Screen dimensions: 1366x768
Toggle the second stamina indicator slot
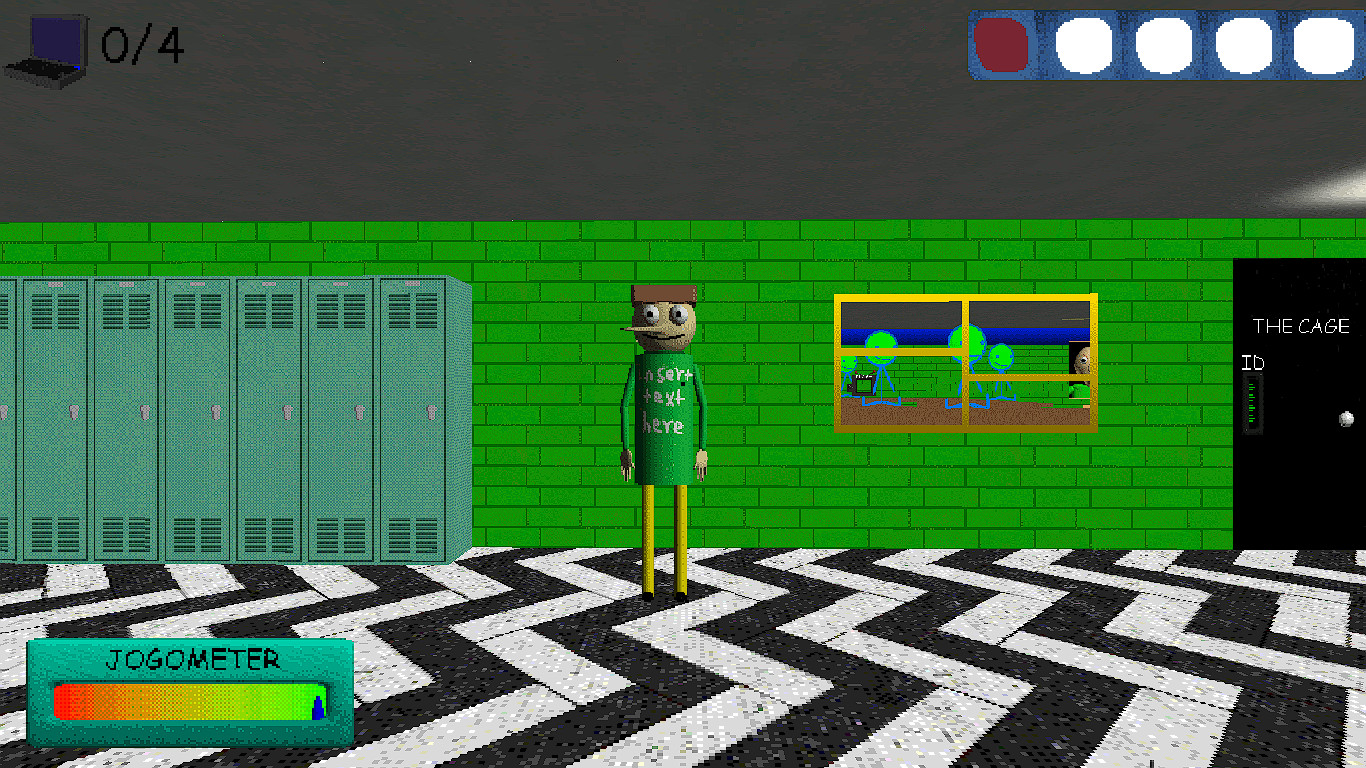(x=1084, y=46)
